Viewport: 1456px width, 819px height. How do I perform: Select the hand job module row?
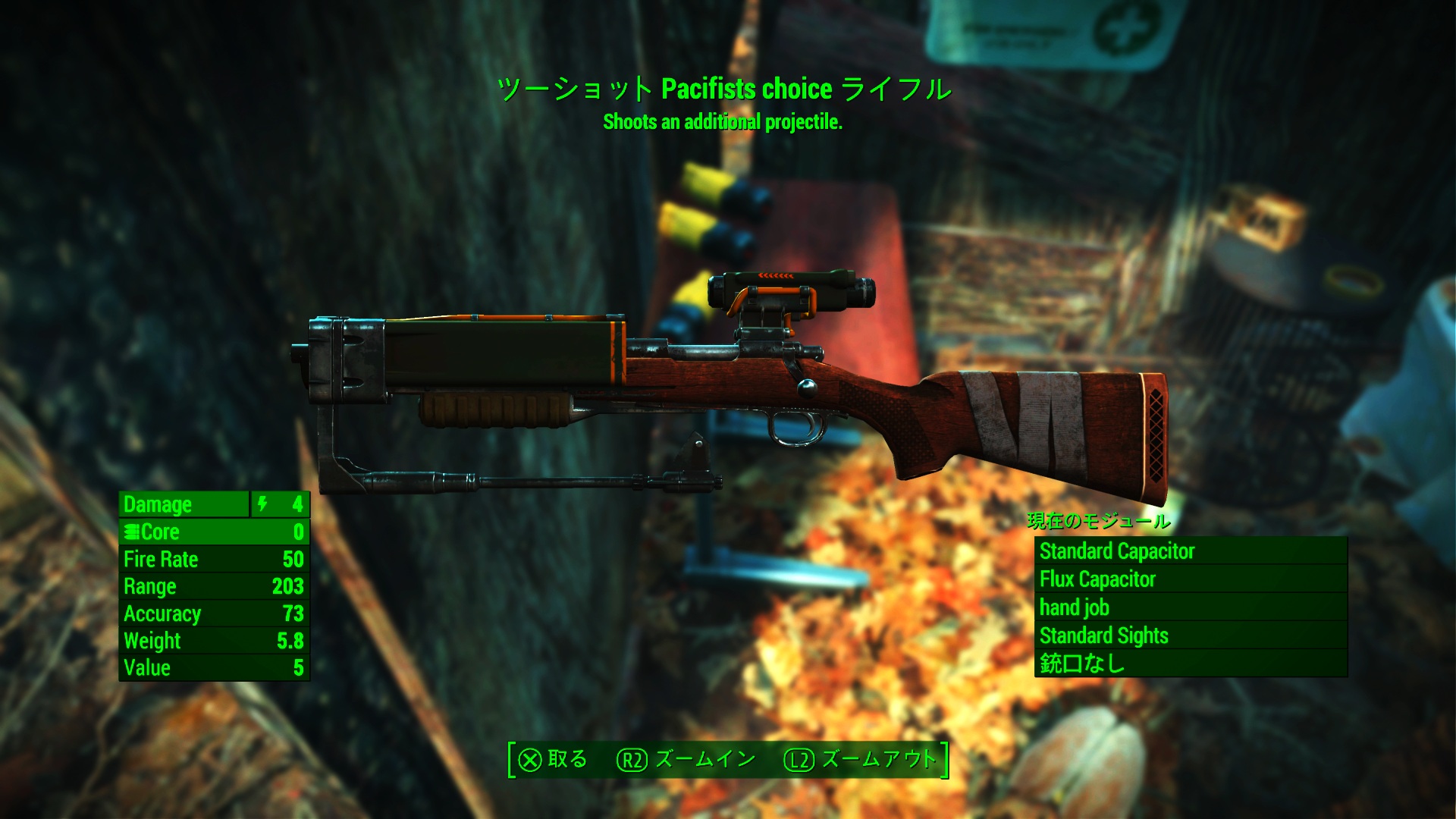click(1191, 607)
